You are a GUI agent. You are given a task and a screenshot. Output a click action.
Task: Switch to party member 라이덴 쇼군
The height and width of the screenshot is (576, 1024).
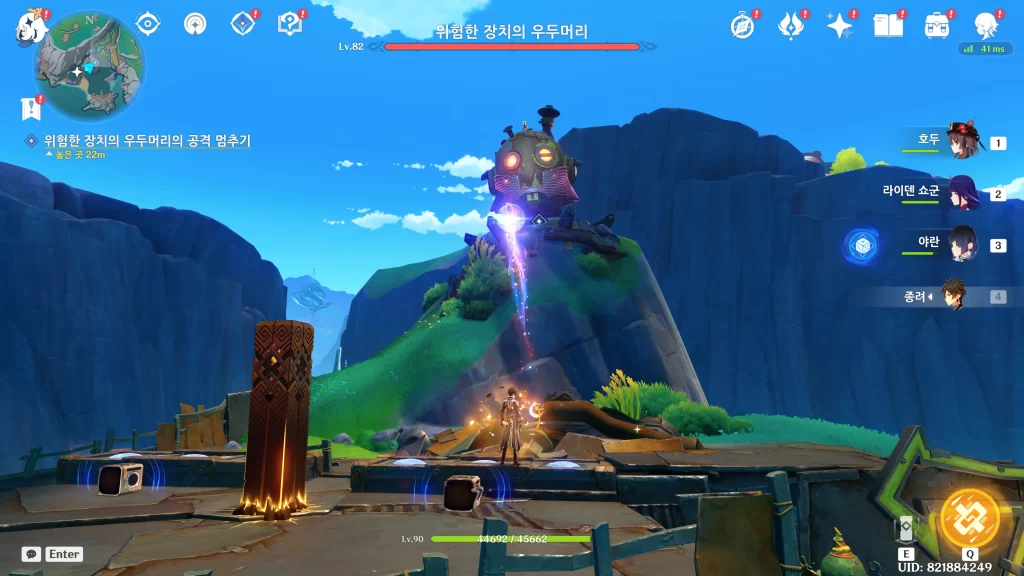(961, 193)
